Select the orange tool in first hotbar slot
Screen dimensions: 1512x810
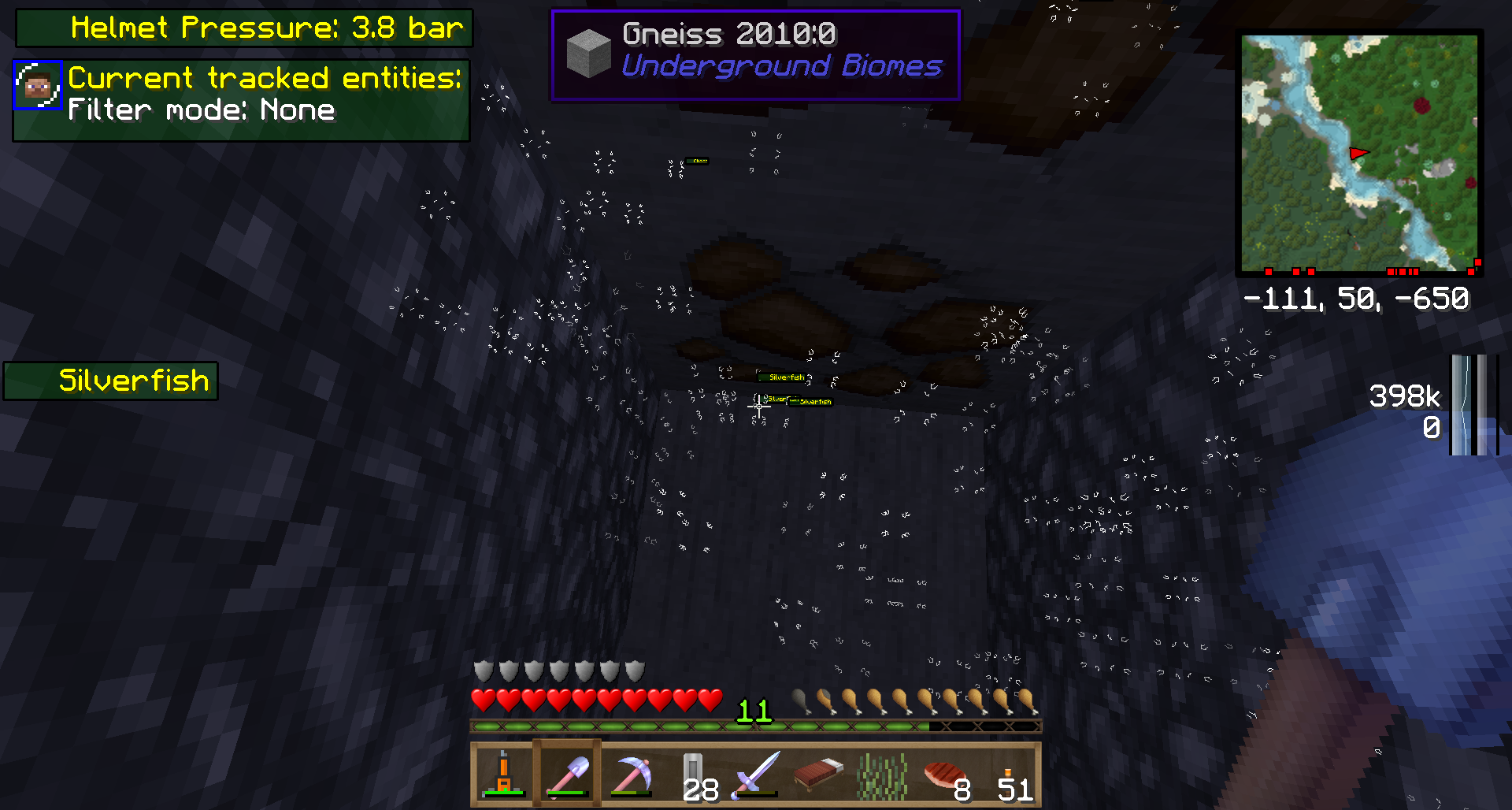coord(503,774)
